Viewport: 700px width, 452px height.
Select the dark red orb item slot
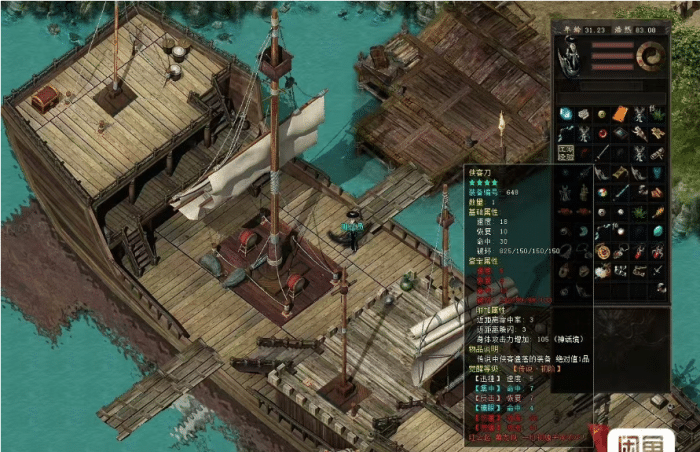click(x=602, y=133)
